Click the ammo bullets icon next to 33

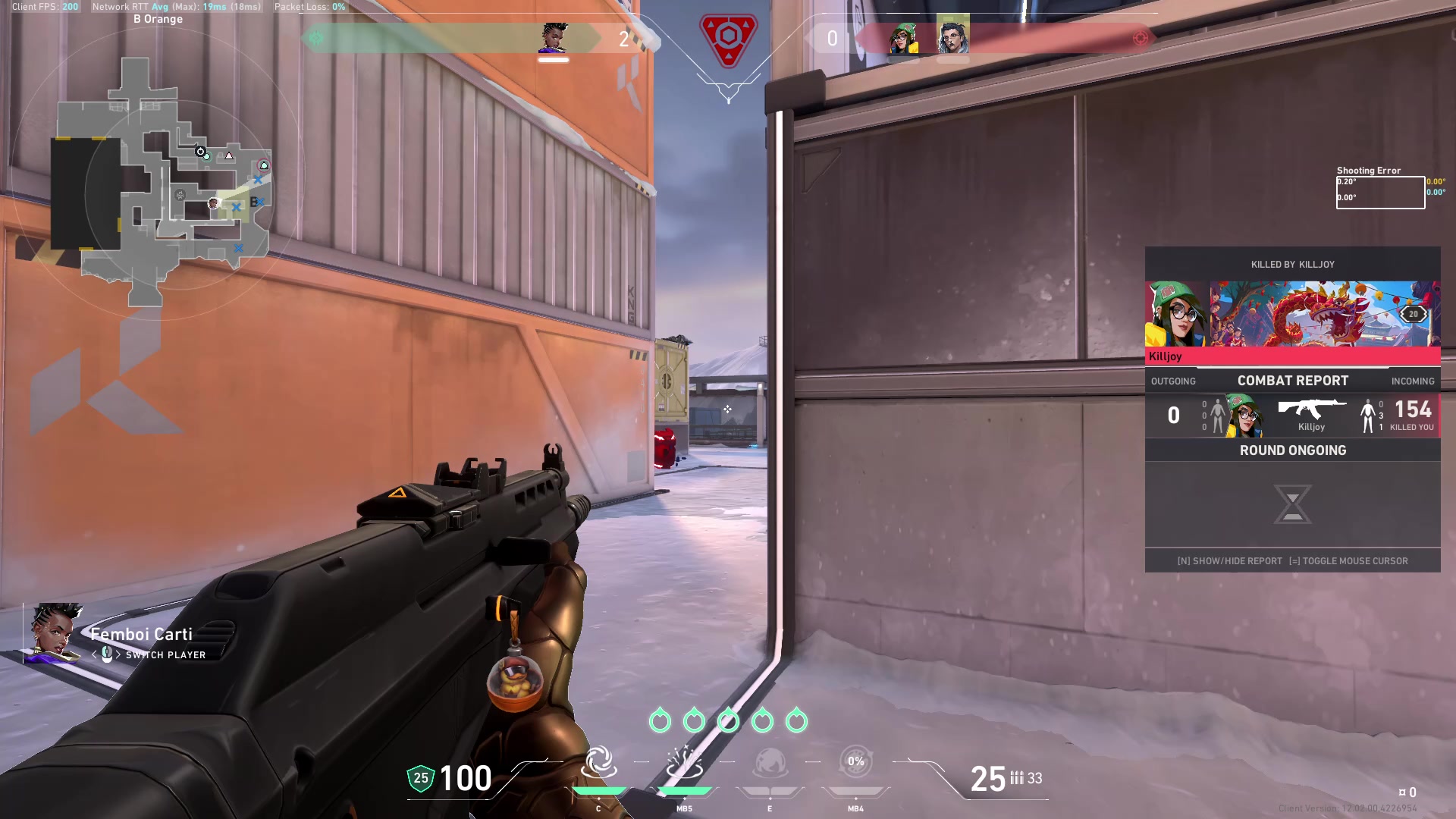pos(1016,778)
